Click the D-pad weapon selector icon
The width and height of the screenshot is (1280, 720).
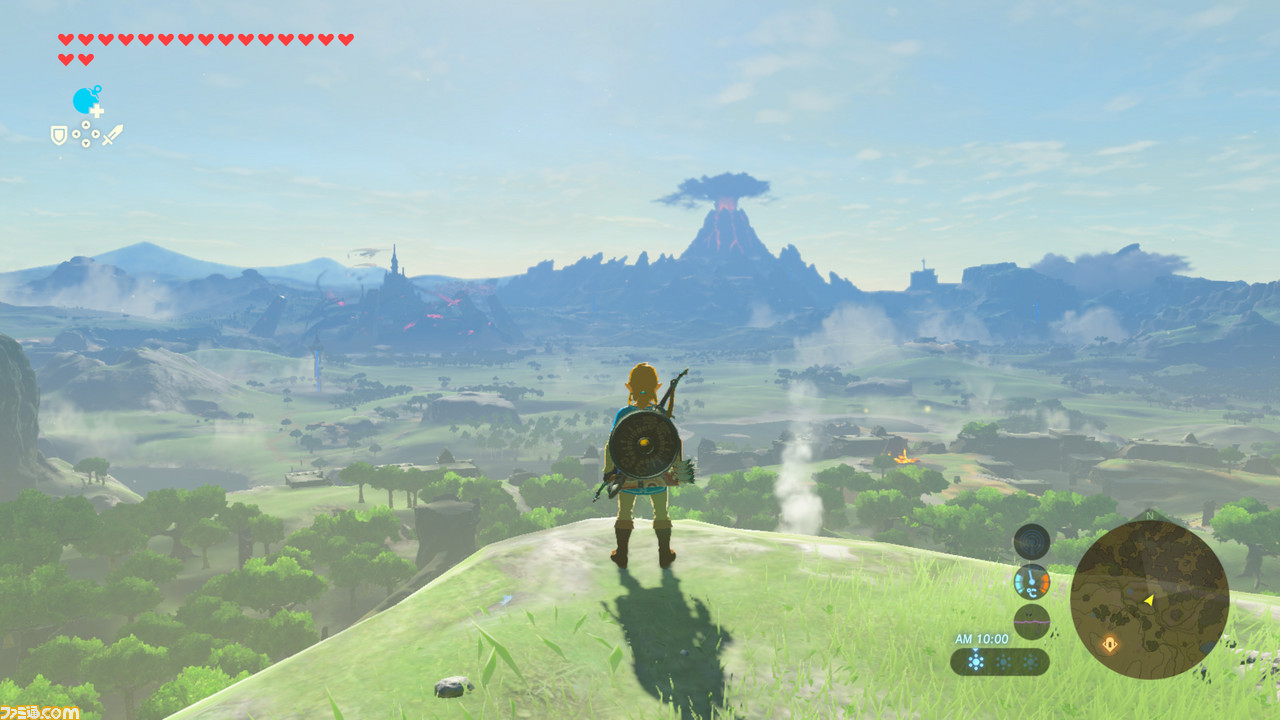tap(86, 134)
